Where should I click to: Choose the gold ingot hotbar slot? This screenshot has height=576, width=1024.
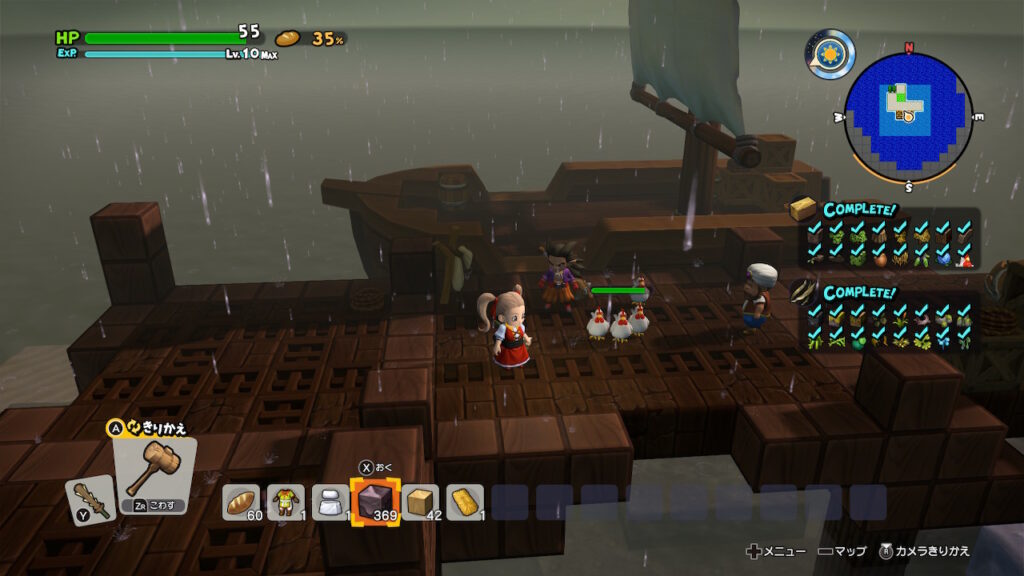point(465,502)
